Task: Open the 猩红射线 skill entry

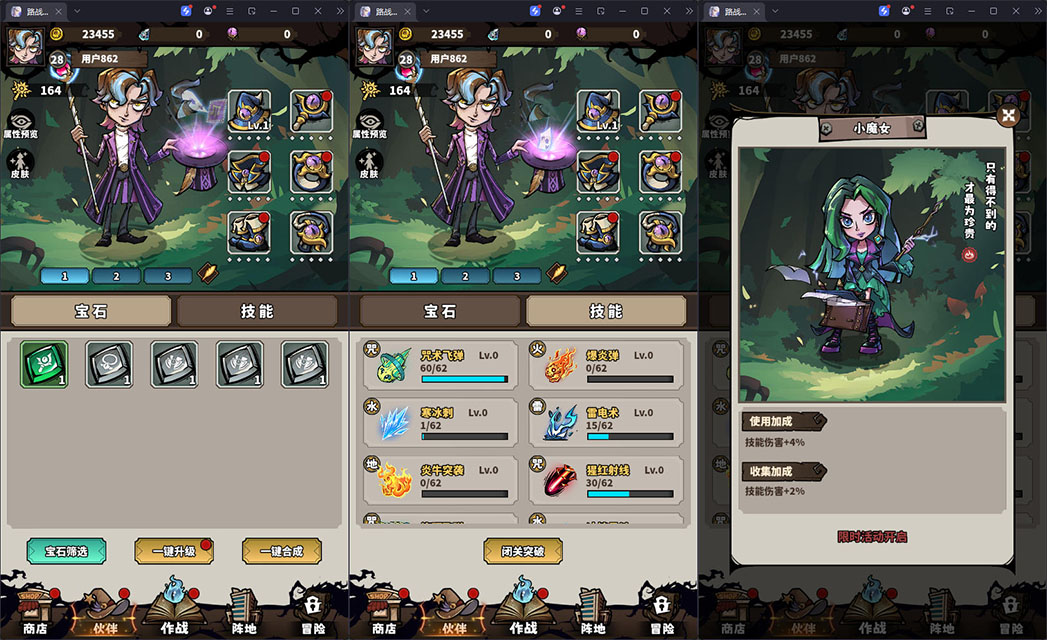Action: point(606,479)
